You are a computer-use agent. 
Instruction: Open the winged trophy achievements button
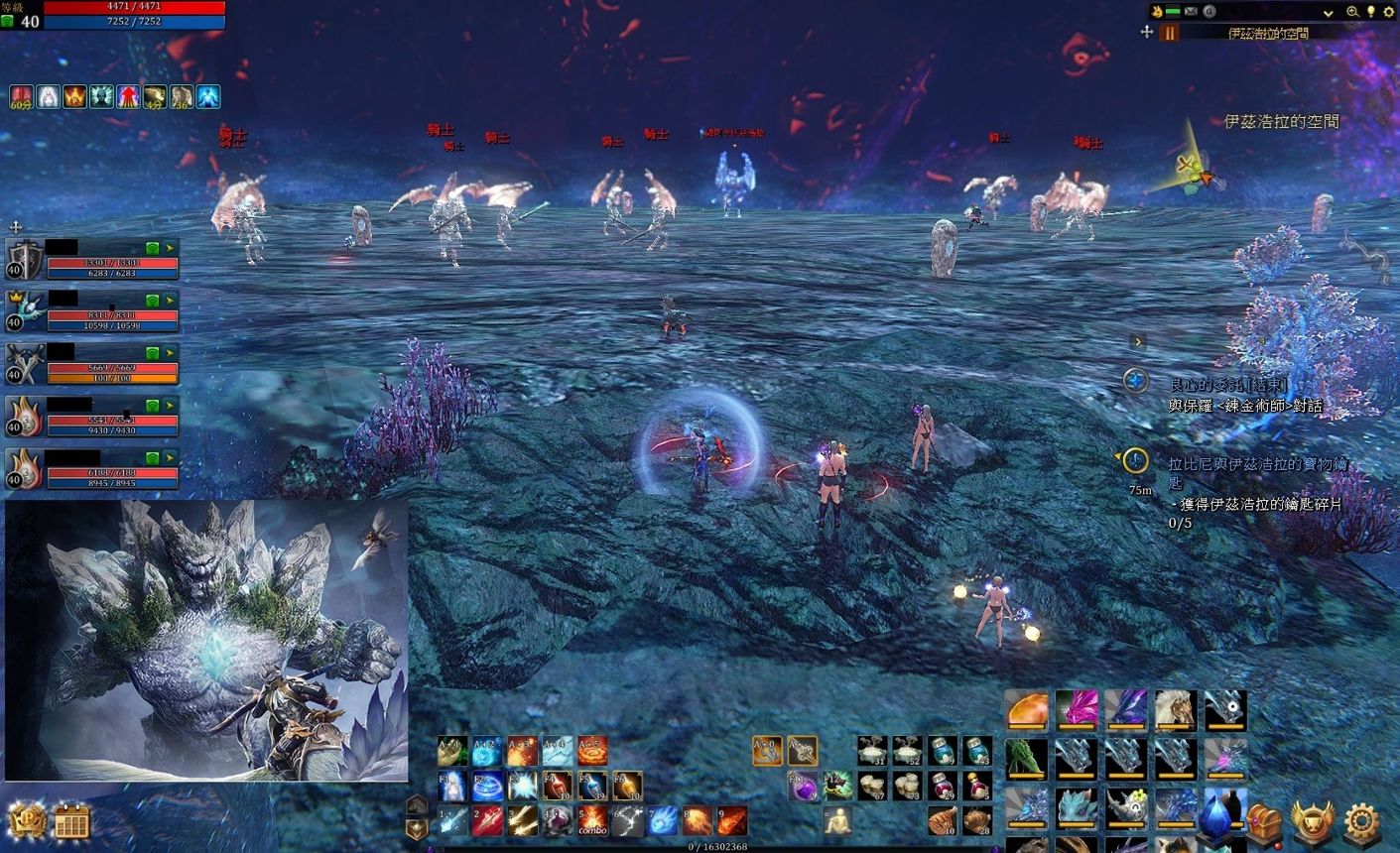pyautogui.click(x=1312, y=822)
